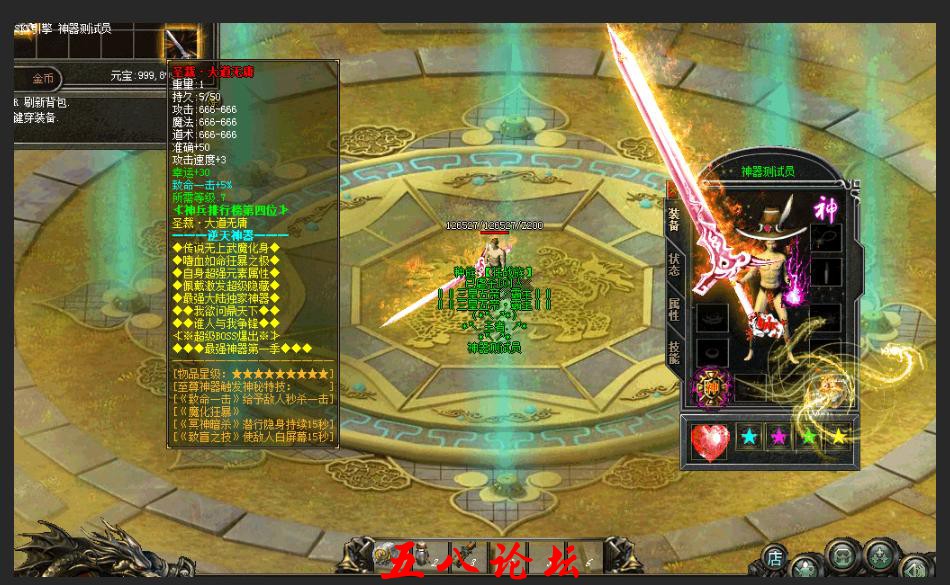950x585 pixels.
Task: Use the first quick-bar item slot
Action: pos(385,553)
